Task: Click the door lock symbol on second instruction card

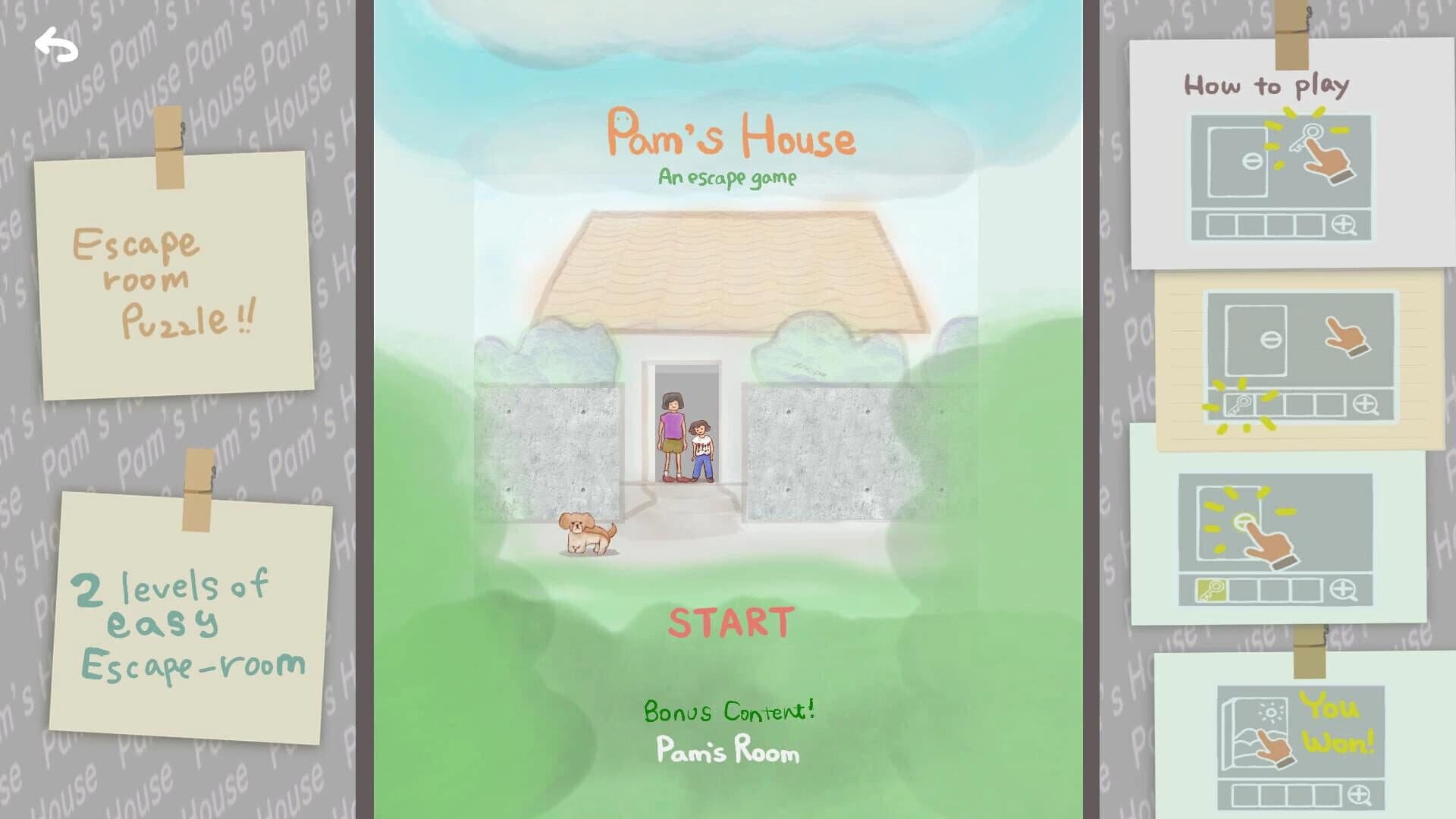Action: (x=1272, y=340)
